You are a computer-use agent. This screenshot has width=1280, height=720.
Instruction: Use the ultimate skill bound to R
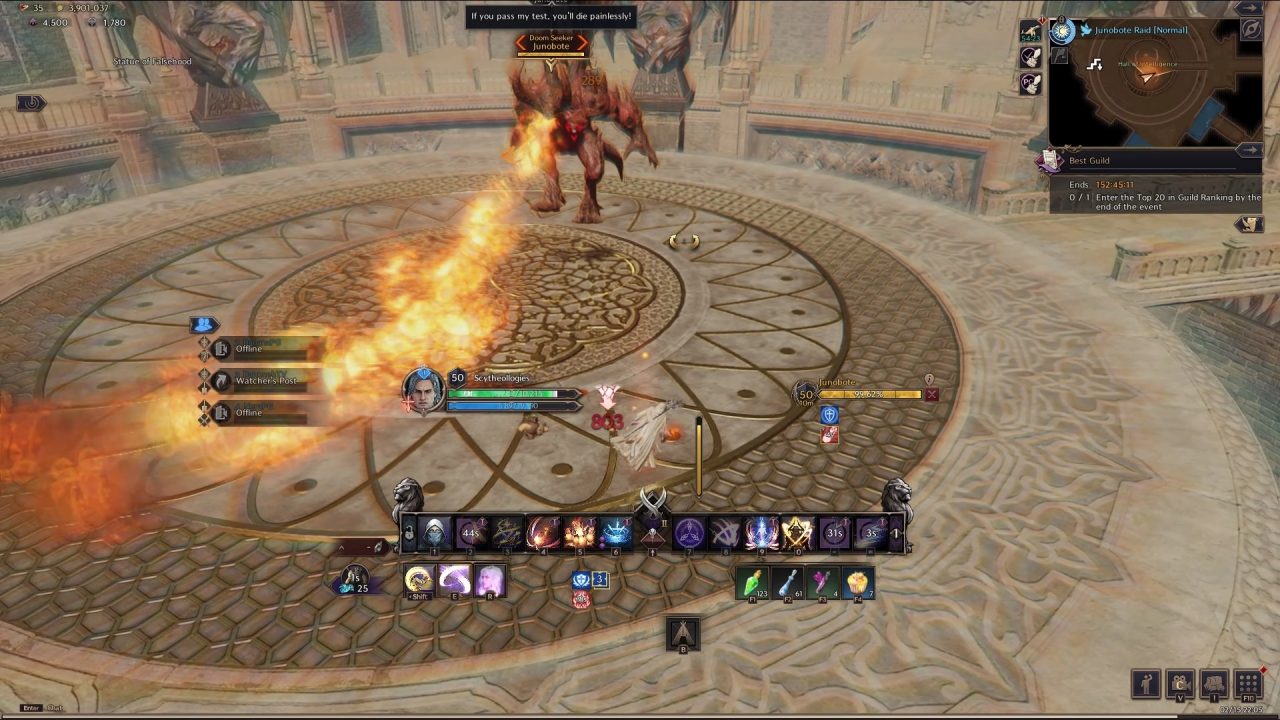(489, 582)
